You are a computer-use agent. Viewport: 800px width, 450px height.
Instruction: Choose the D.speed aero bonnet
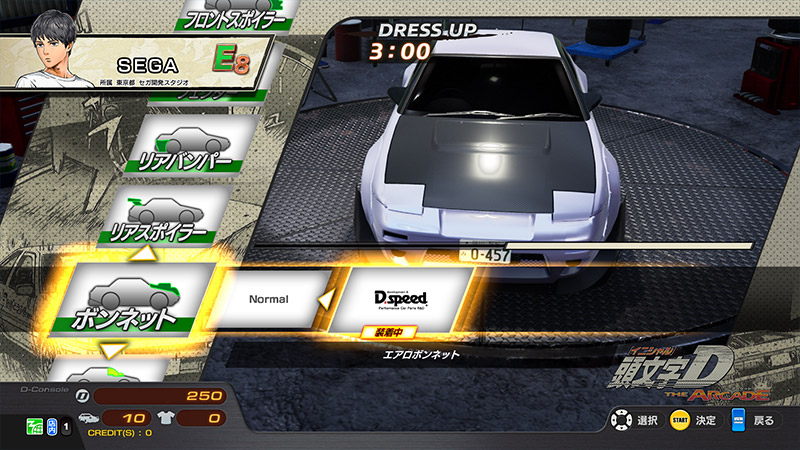coord(400,299)
